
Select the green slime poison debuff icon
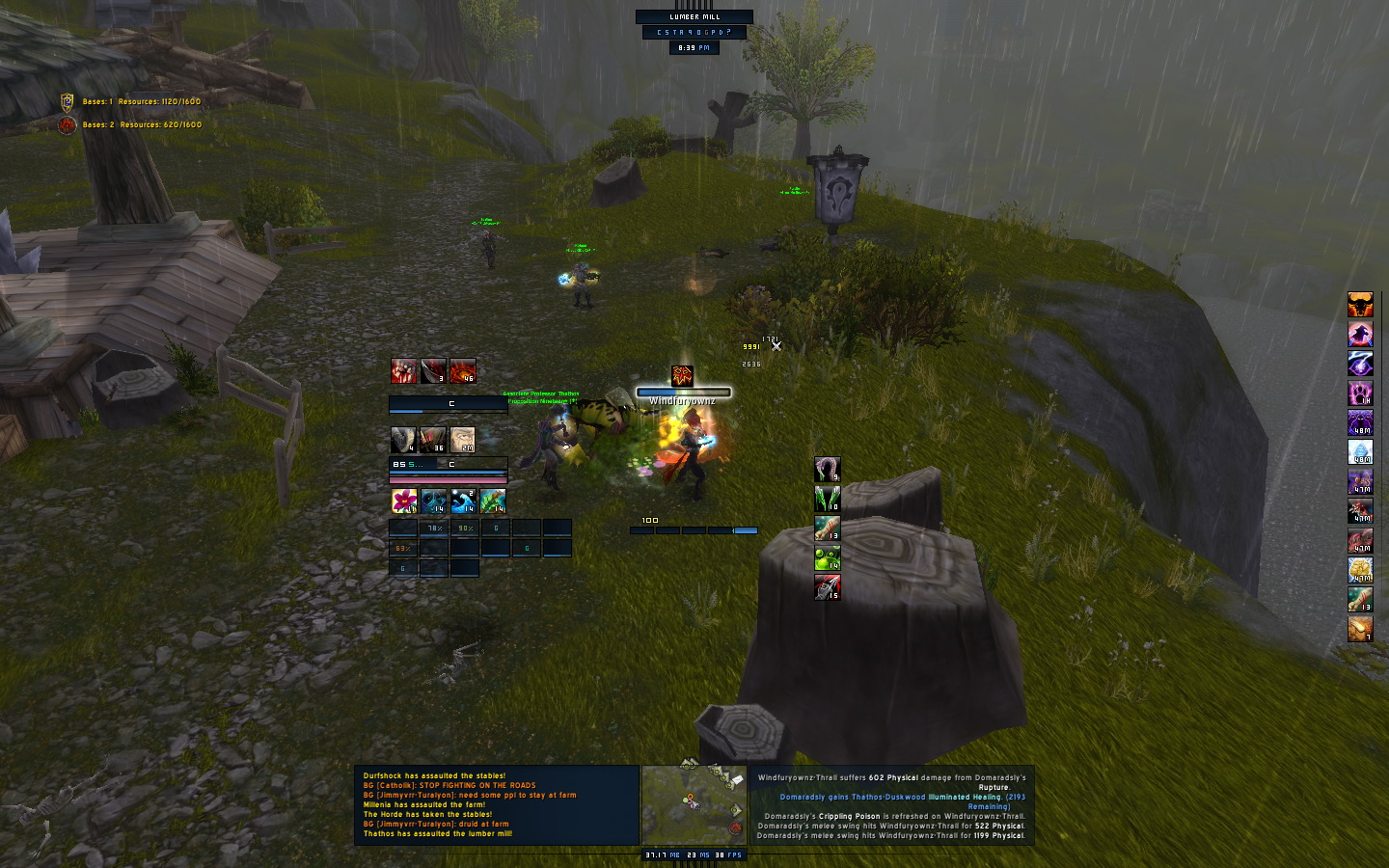(828, 557)
